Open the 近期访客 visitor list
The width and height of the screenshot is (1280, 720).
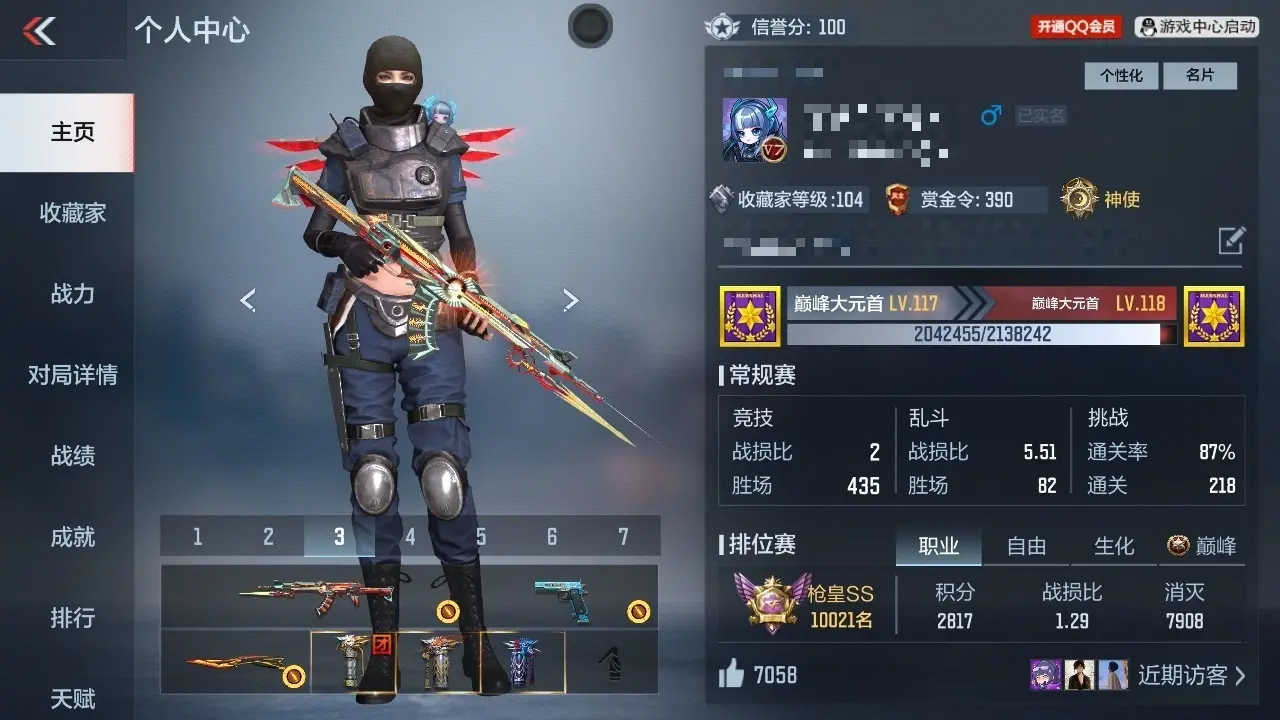pyautogui.click(x=1190, y=675)
